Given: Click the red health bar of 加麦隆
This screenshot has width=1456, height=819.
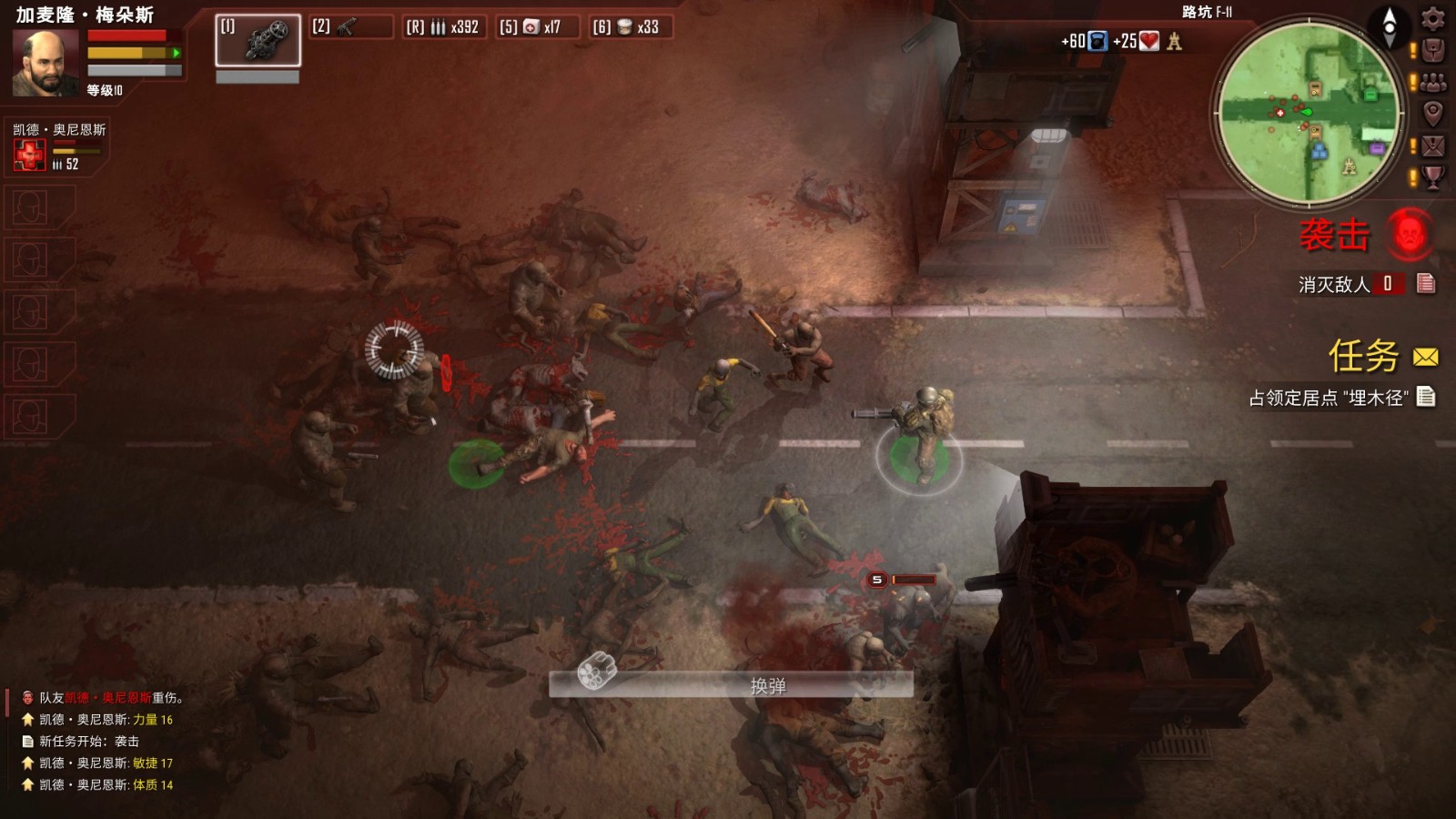Looking at the screenshot, I should (x=127, y=35).
